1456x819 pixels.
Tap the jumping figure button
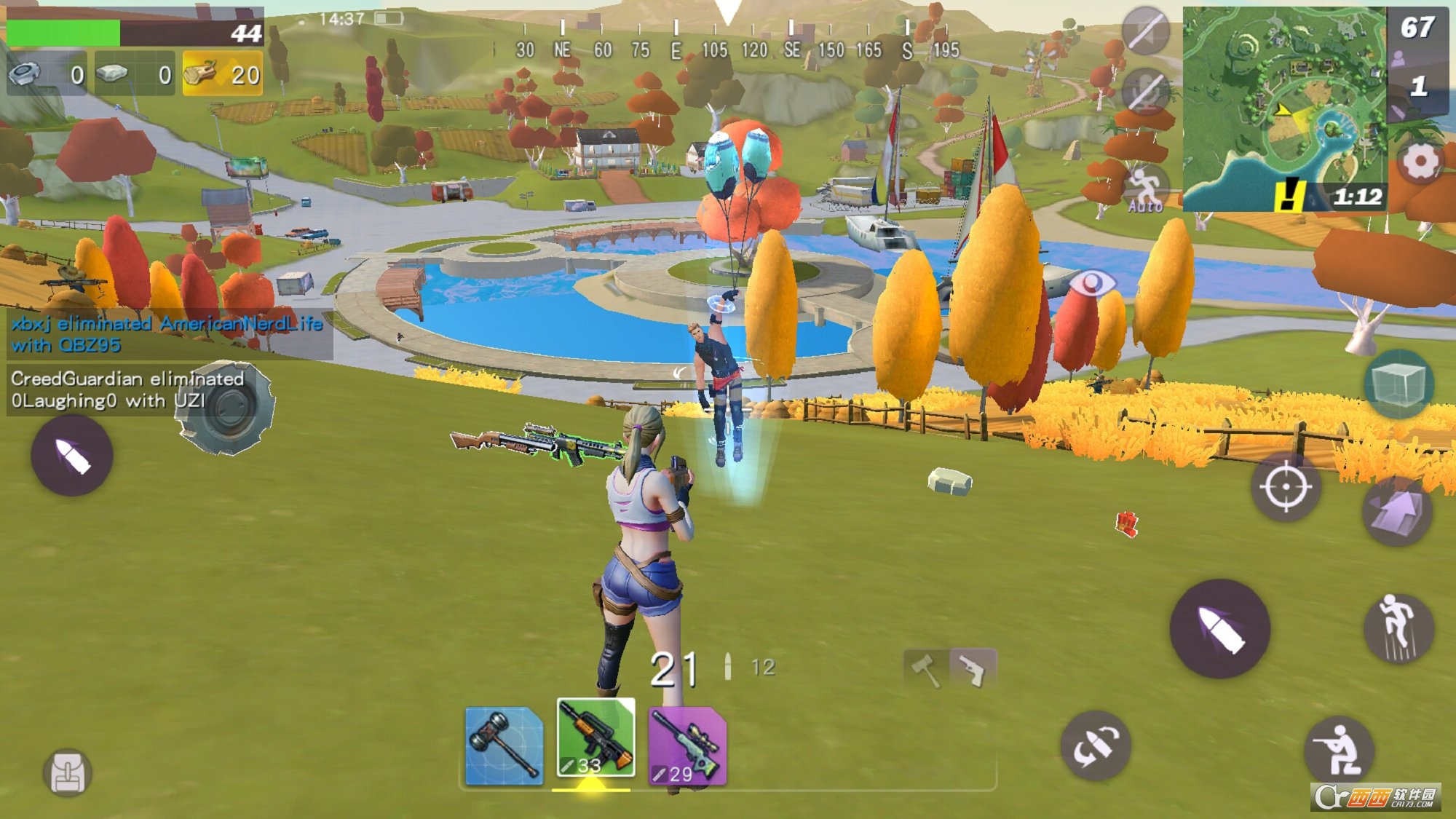[1398, 628]
